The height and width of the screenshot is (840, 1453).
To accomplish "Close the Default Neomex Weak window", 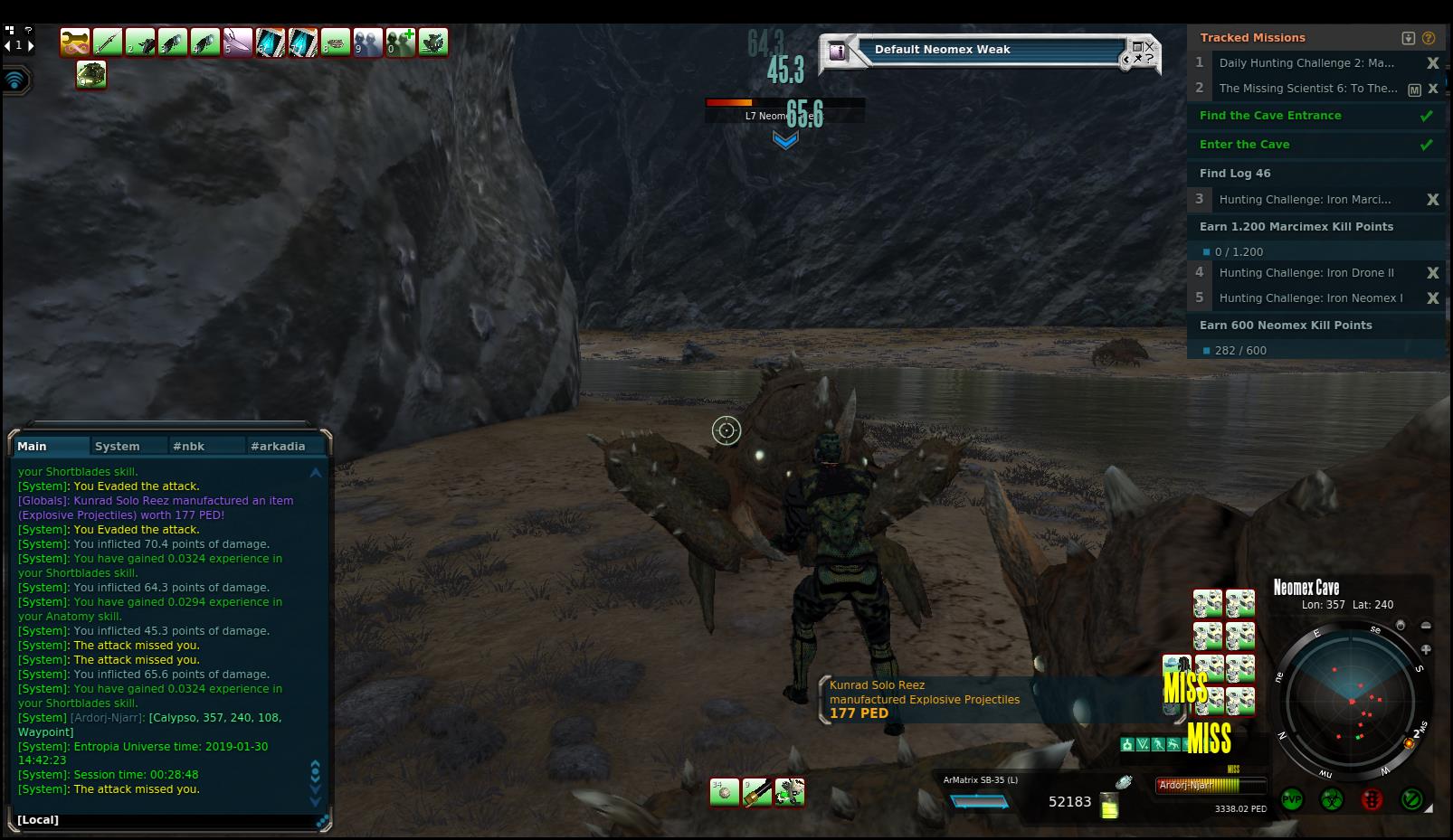I will [1150, 45].
